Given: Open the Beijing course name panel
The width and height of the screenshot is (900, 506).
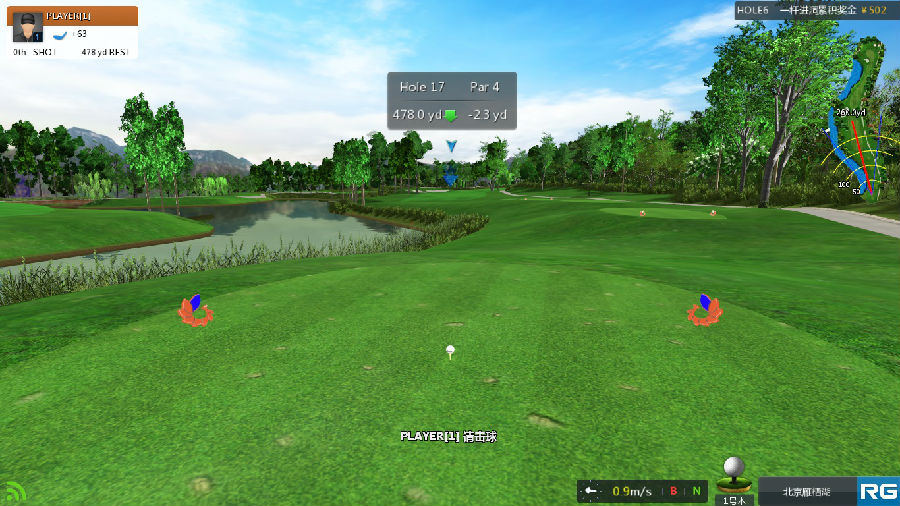Looking at the screenshot, I should [x=807, y=491].
